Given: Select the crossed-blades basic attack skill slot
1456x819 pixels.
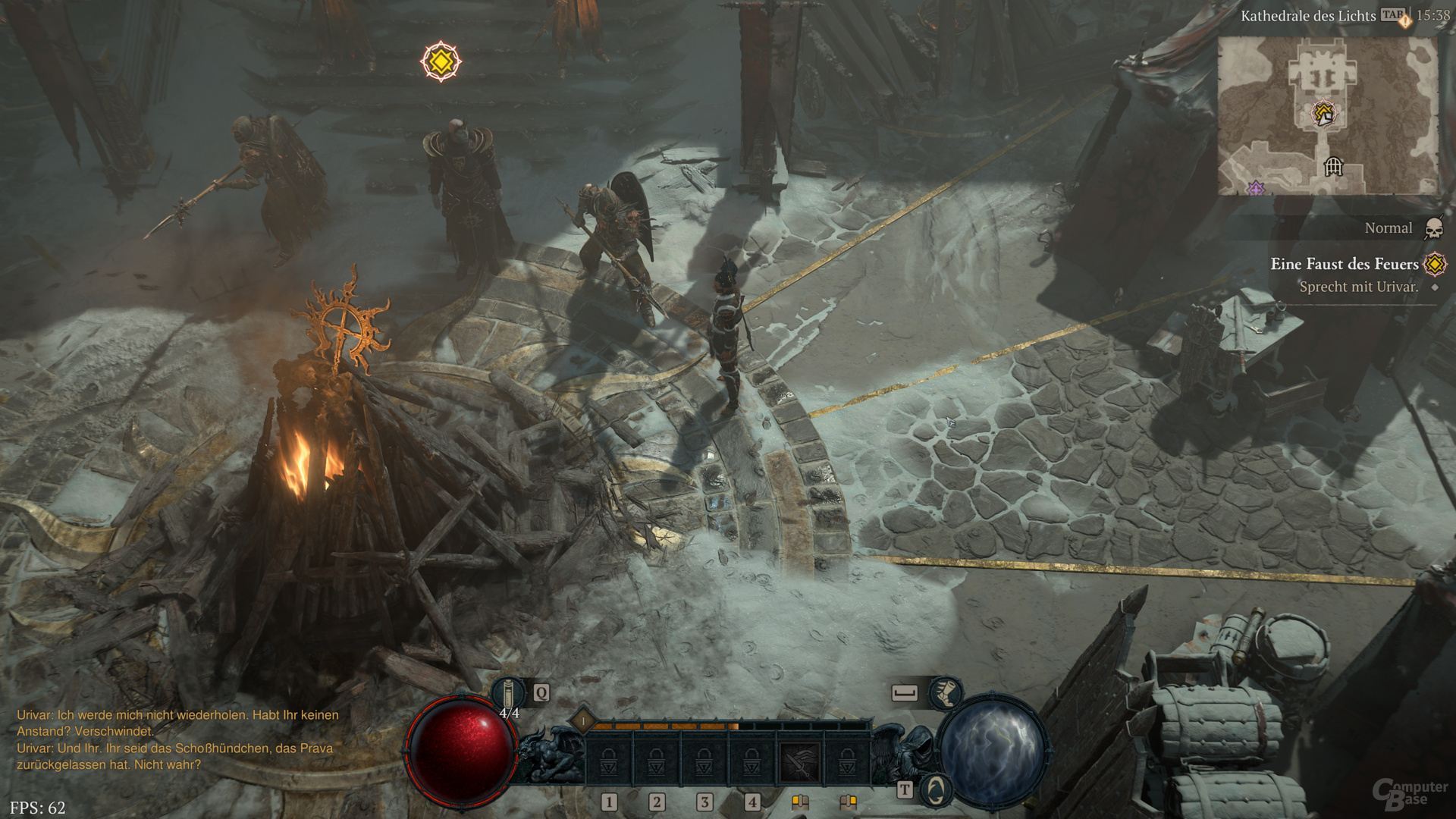Looking at the screenshot, I should coord(799,761).
